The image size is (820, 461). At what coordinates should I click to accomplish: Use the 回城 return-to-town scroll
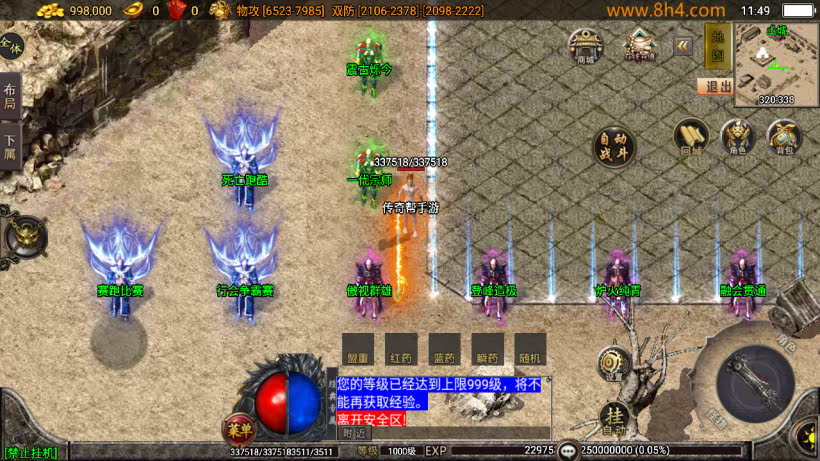point(691,138)
